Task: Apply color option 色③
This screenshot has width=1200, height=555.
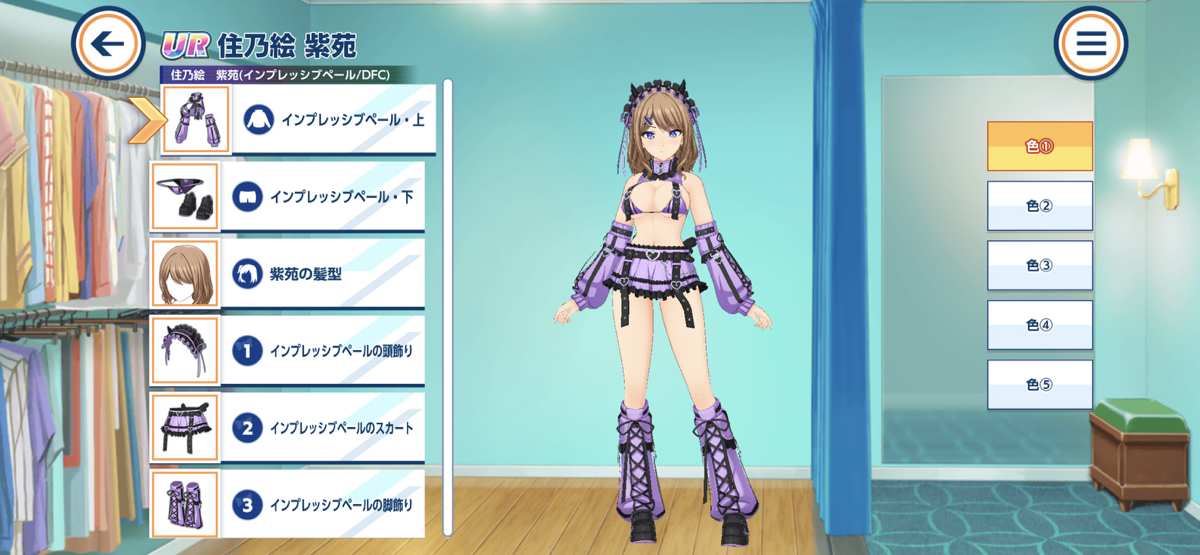Action: click(x=1040, y=266)
